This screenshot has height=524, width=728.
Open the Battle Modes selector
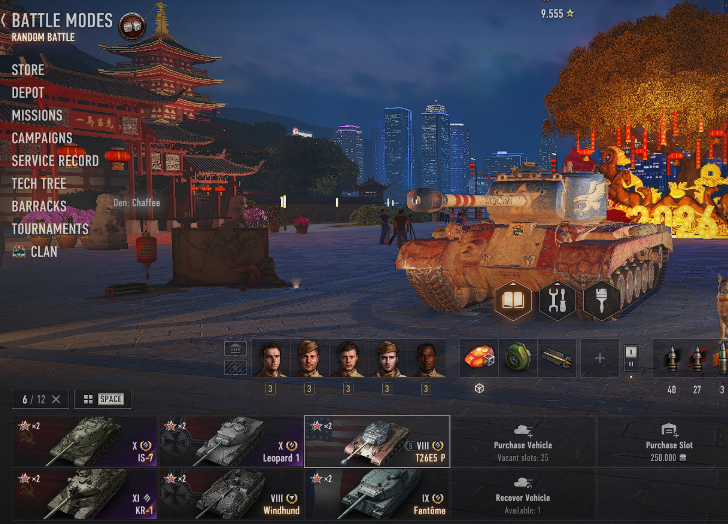(60, 21)
